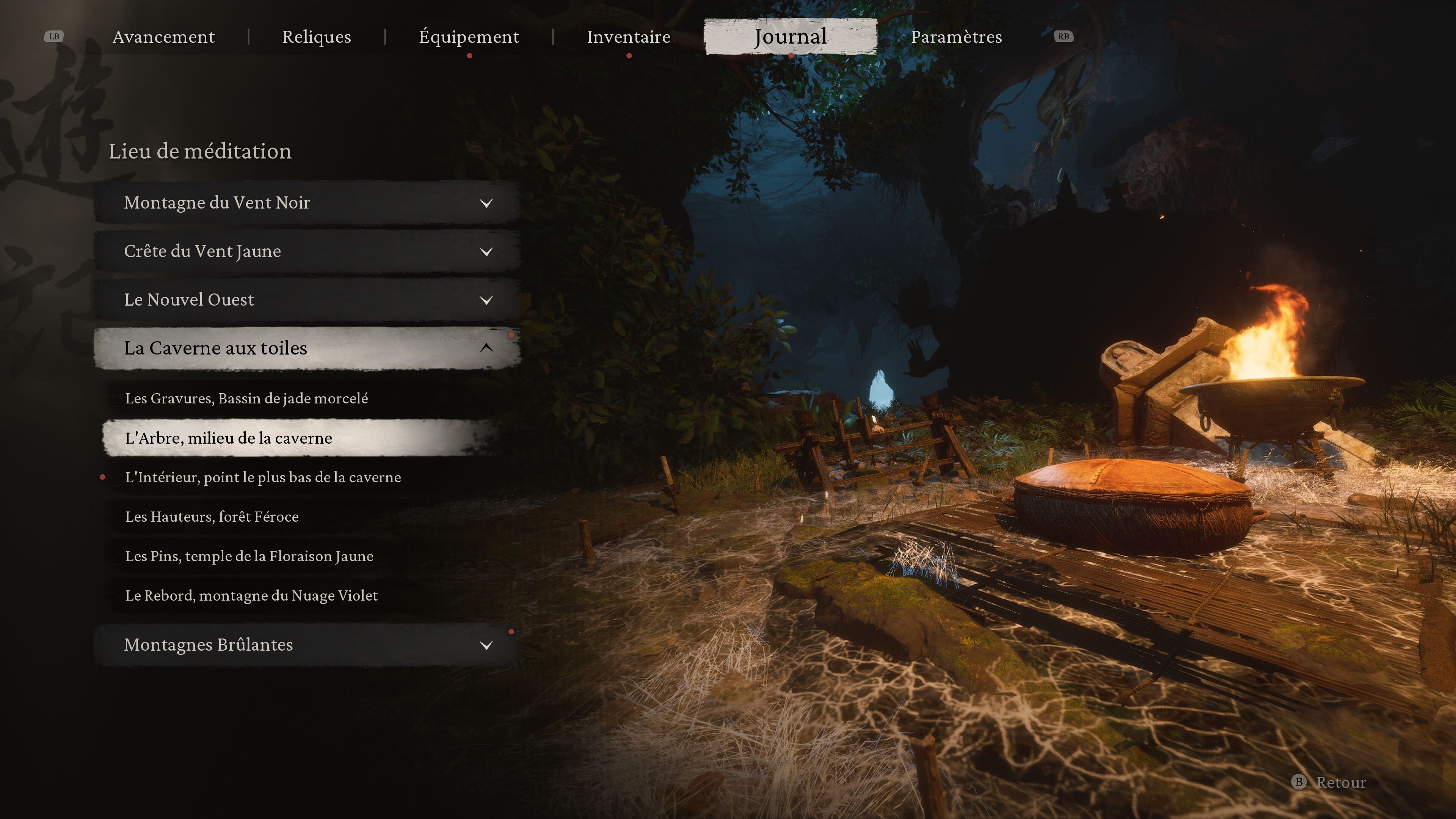
Task: Open the Le Nouvel Ouest section
Action: (x=308, y=300)
